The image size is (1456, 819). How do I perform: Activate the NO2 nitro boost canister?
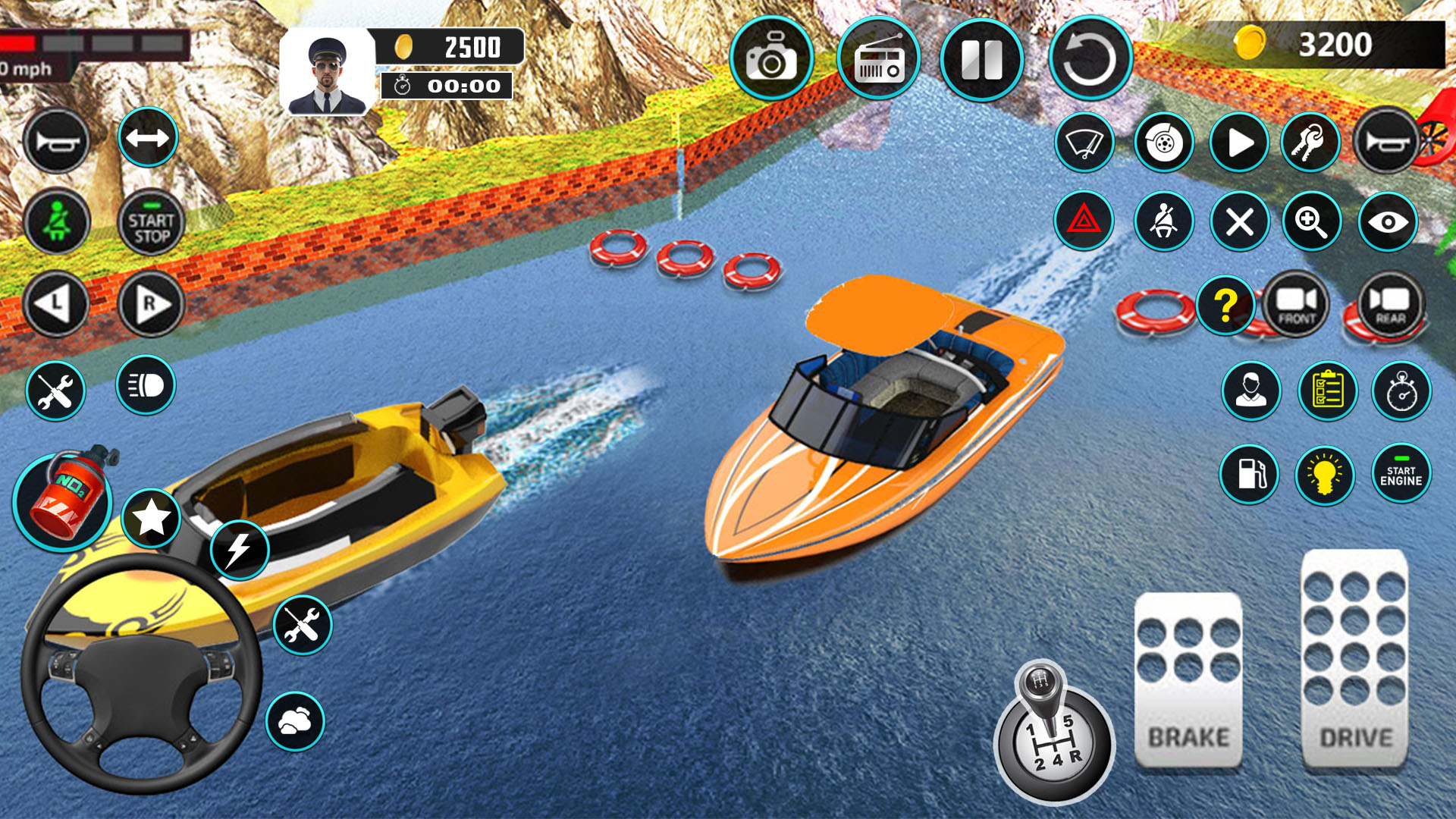click(64, 499)
